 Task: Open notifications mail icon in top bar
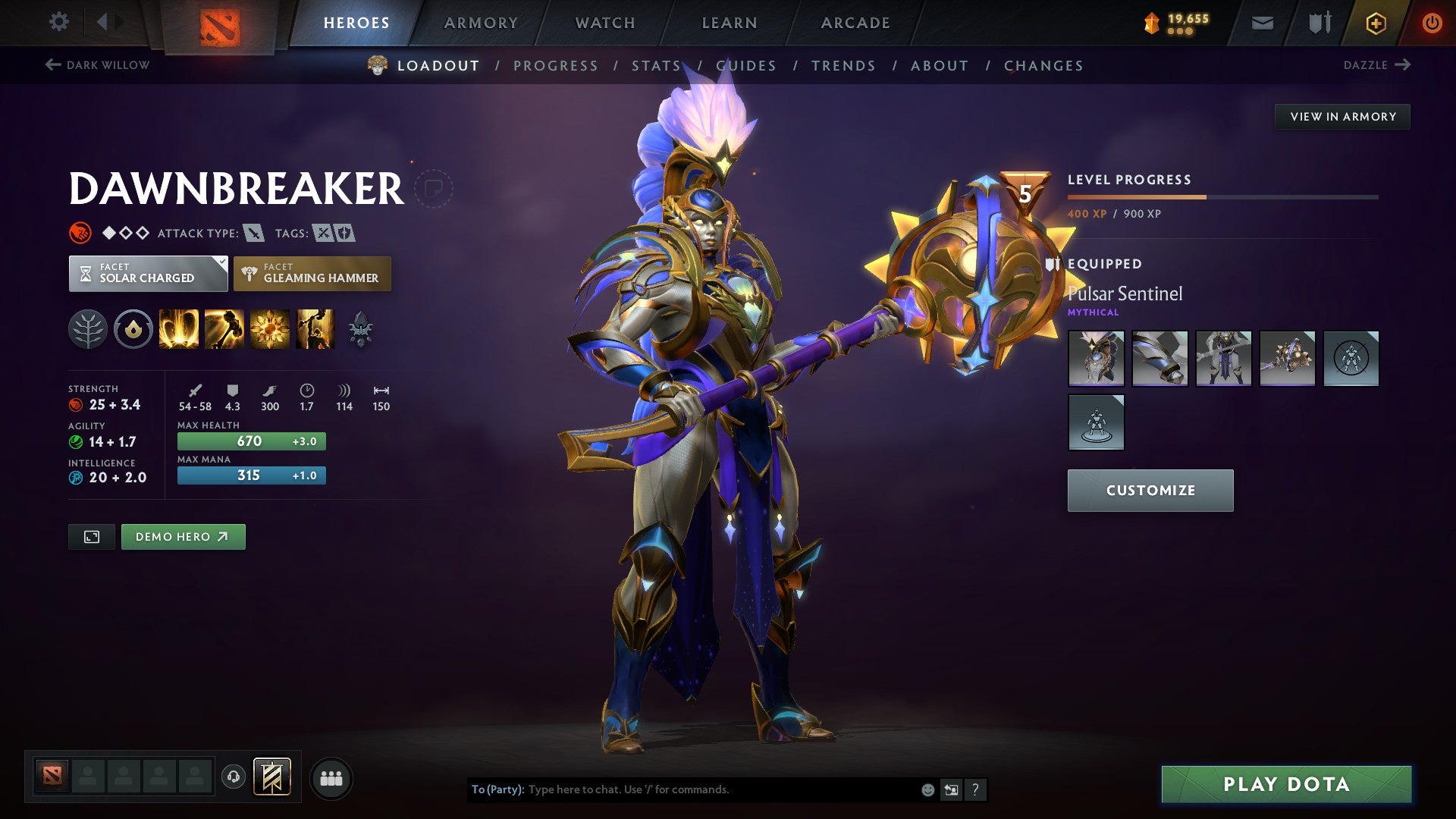point(1262,23)
